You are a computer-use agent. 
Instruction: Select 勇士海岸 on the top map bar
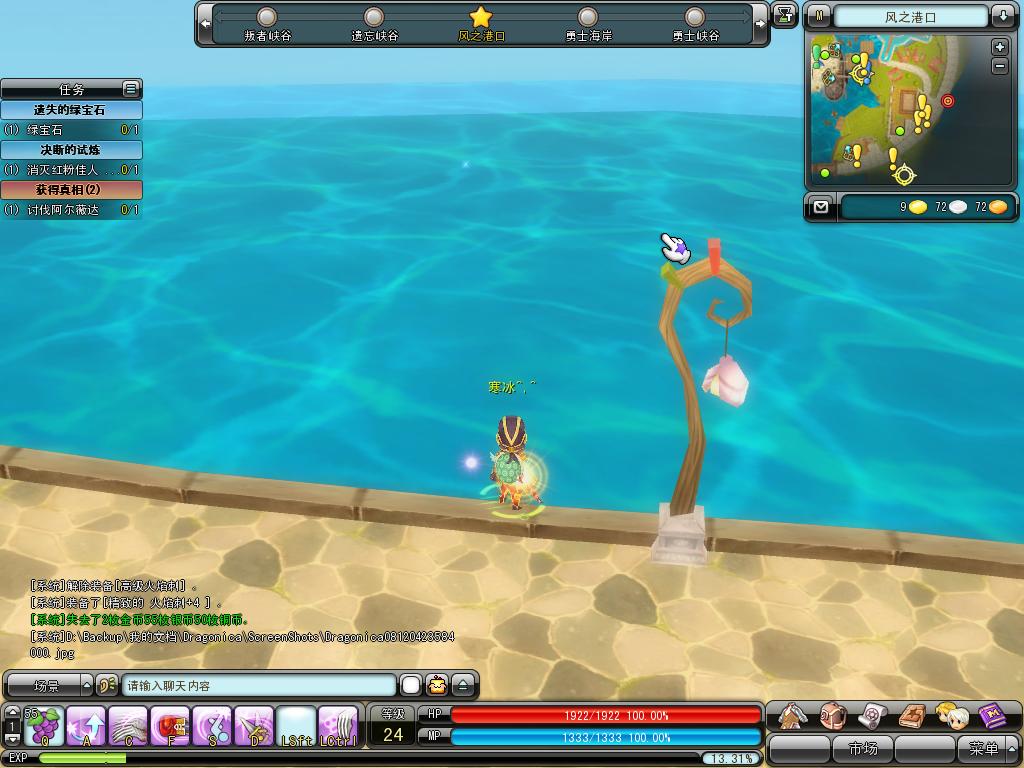coord(588,24)
